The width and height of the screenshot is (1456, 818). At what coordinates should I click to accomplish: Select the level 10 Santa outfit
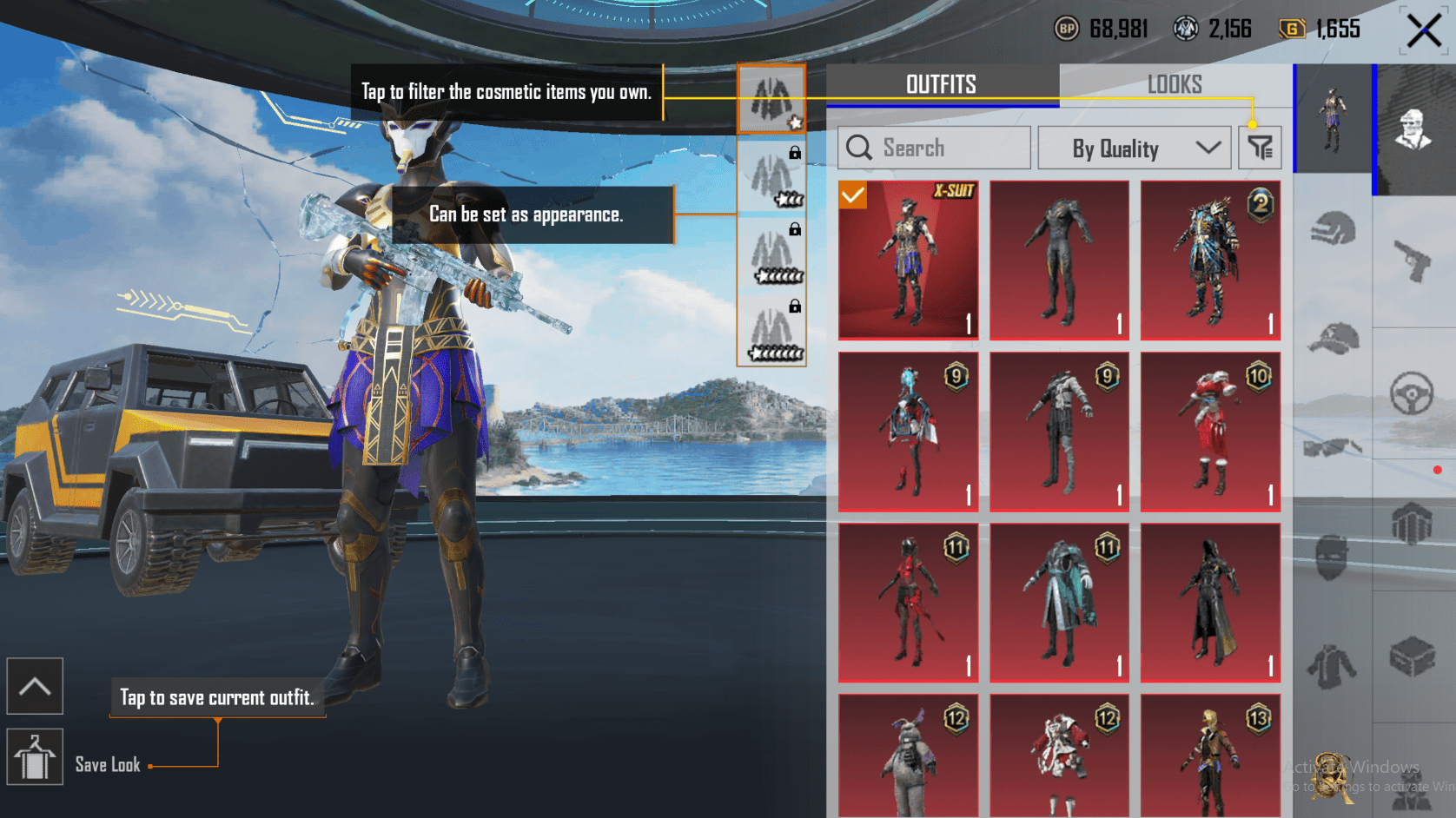pos(1210,431)
